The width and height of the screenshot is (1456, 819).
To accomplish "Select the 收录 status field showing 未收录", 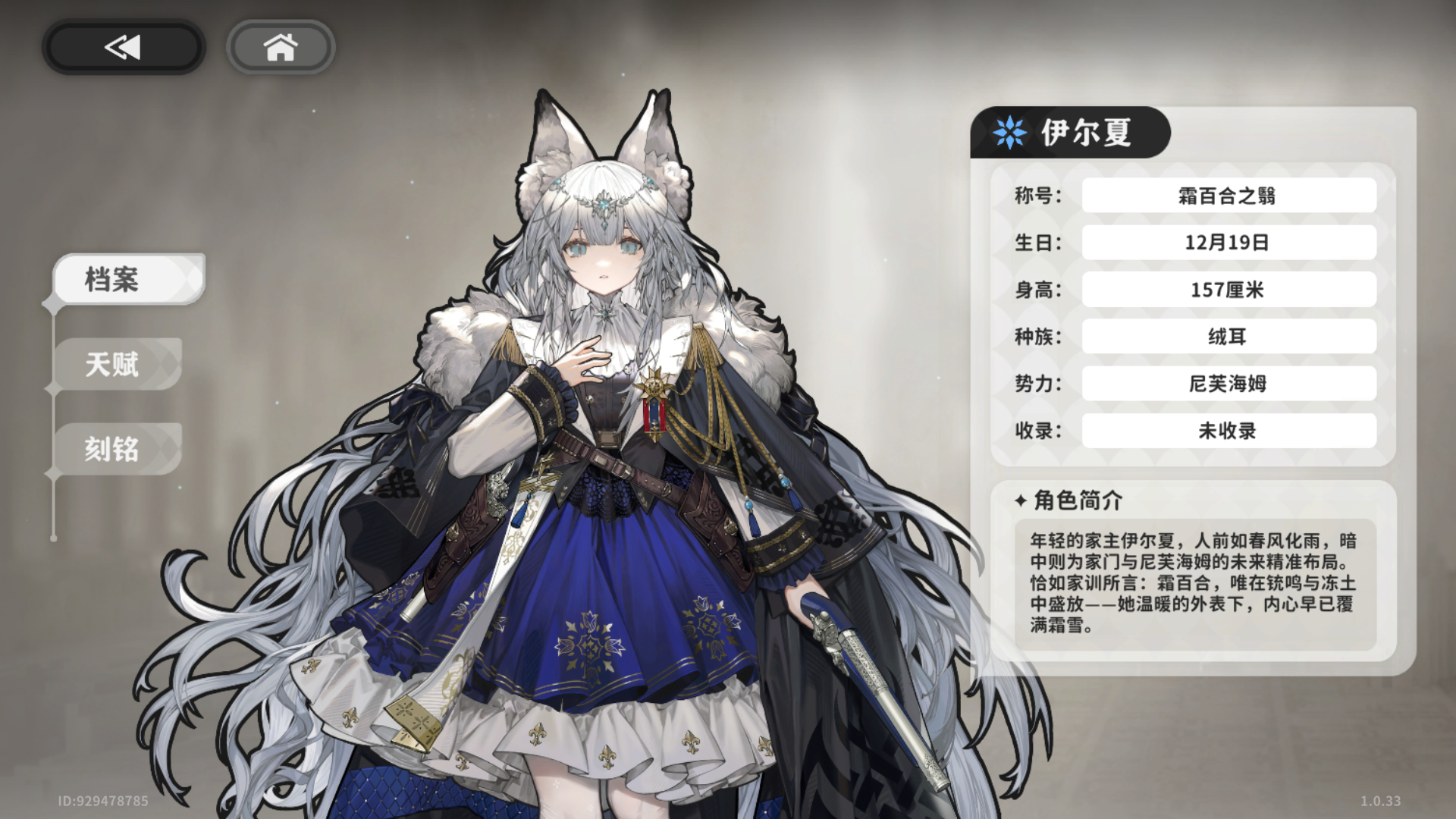I will coord(1227,431).
